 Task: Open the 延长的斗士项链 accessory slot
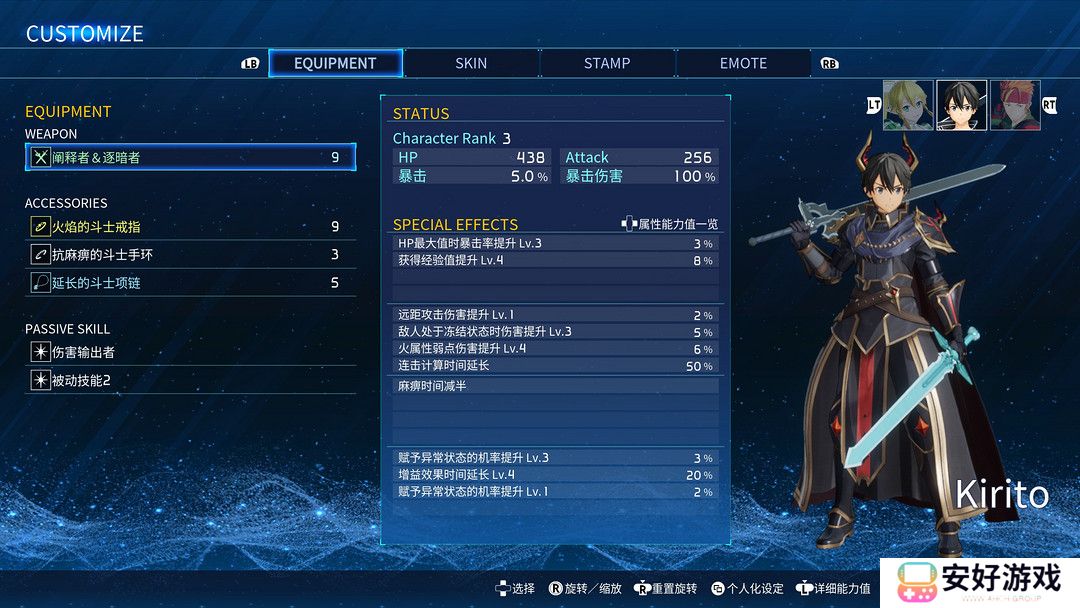[x=190, y=283]
